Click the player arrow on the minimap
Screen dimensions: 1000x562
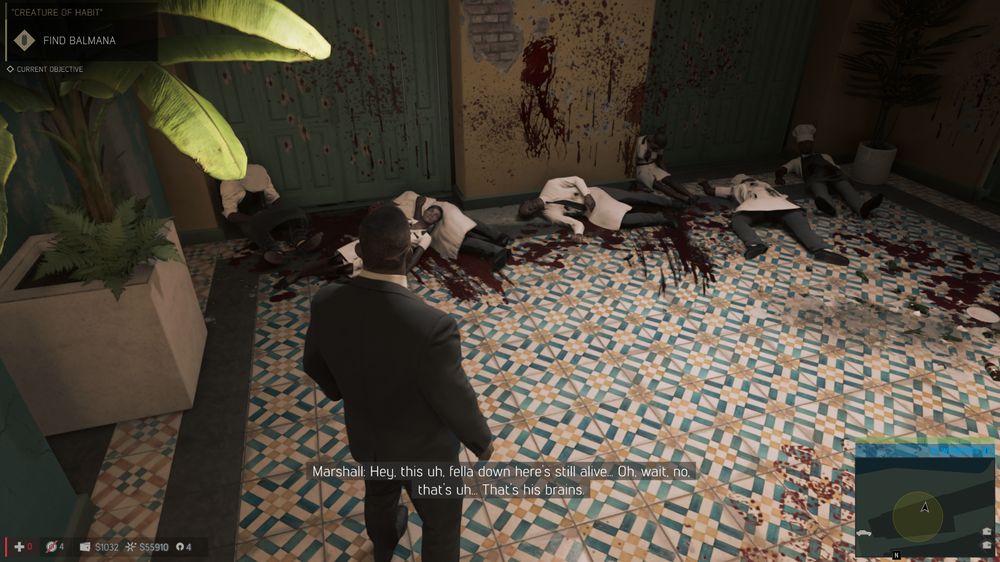(x=925, y=507)
